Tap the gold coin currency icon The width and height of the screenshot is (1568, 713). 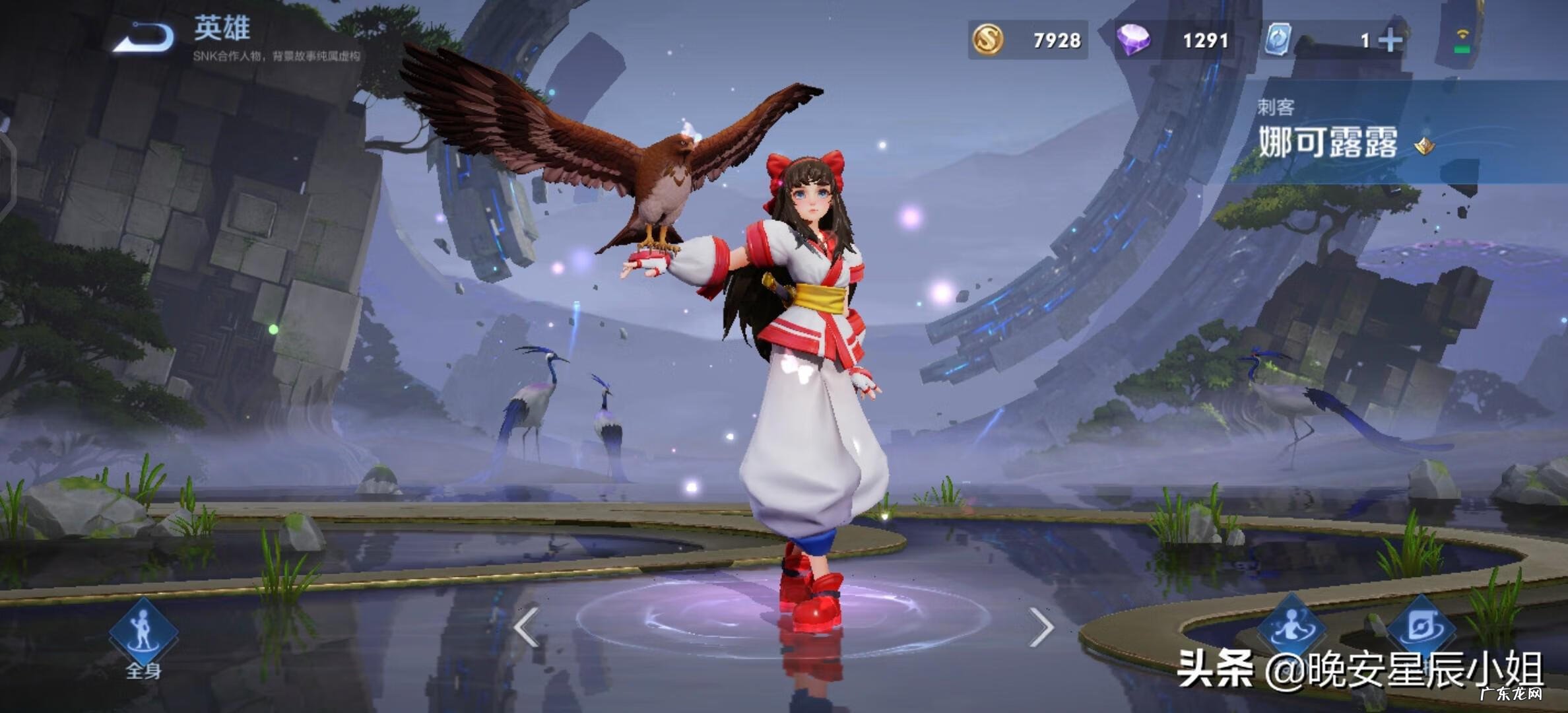click(988, 40)
